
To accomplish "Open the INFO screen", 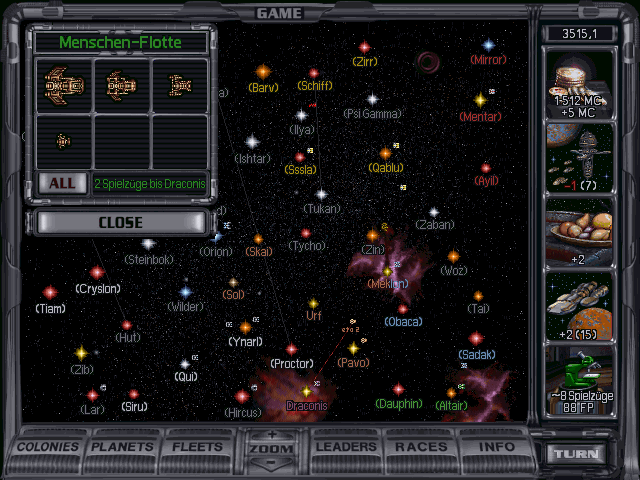I will pyautogui.click(x=497, y=446).
